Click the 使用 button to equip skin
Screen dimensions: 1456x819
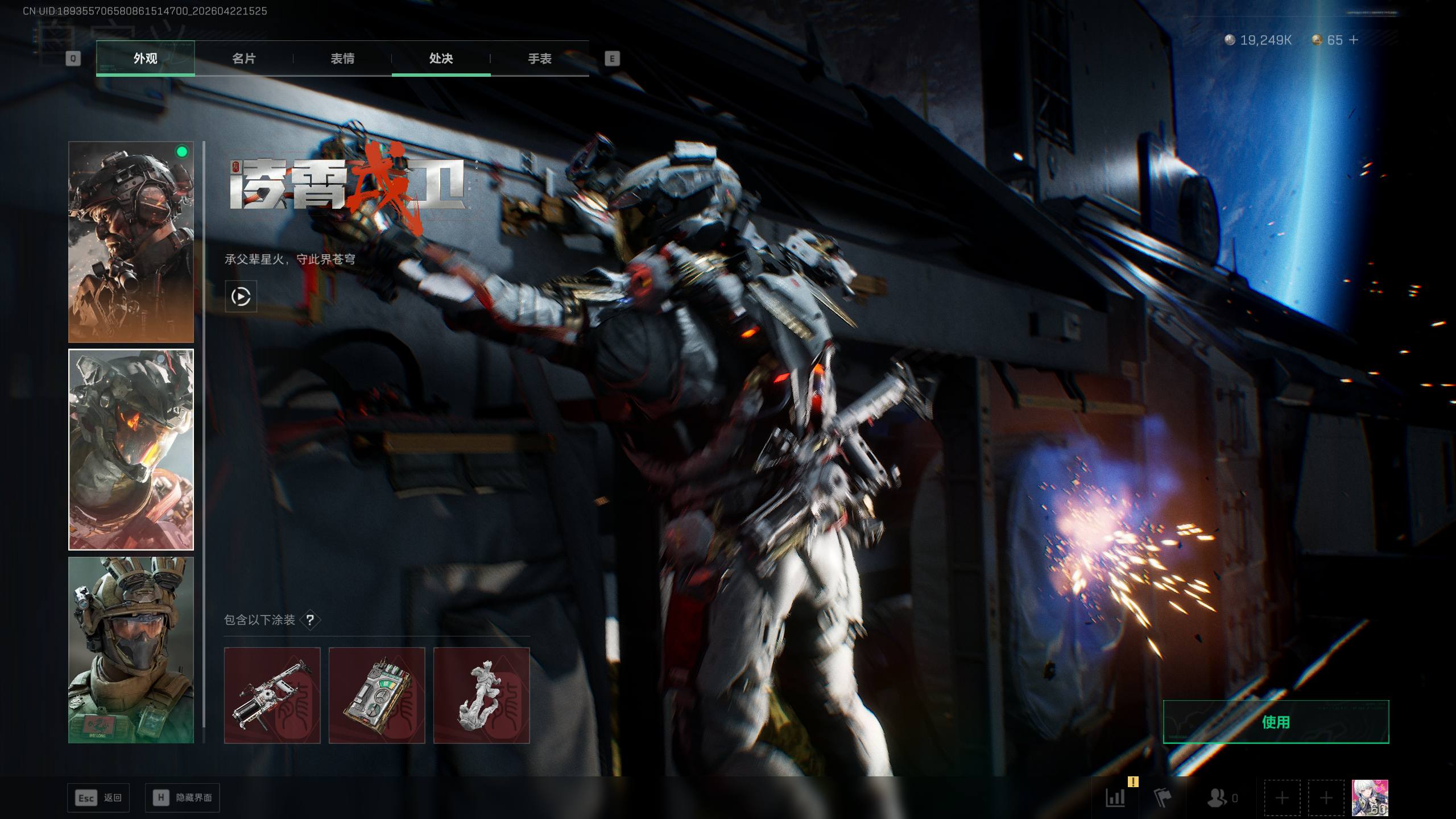(x=1276, y=722)
